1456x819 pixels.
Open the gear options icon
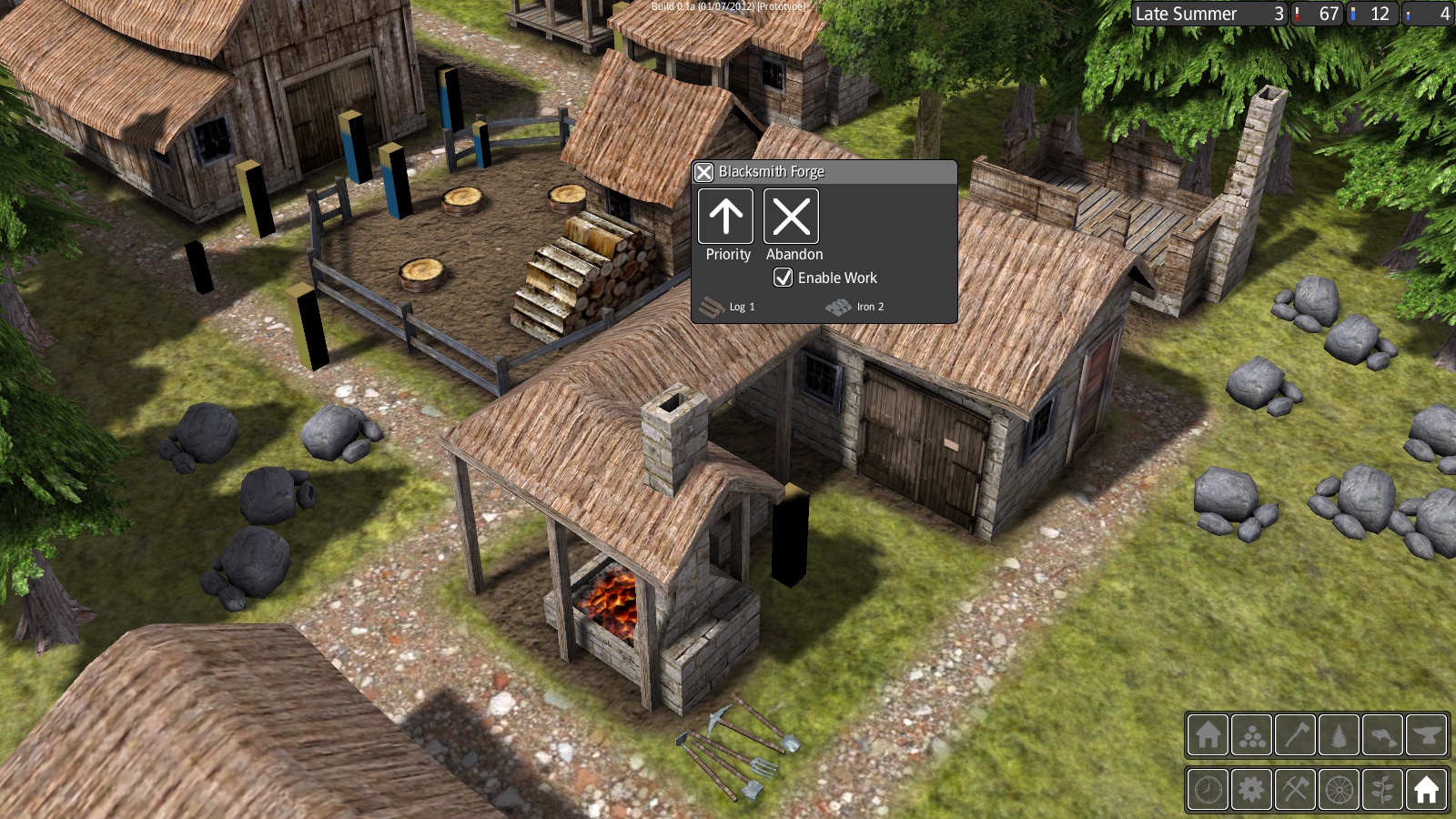click(1251, 790)
